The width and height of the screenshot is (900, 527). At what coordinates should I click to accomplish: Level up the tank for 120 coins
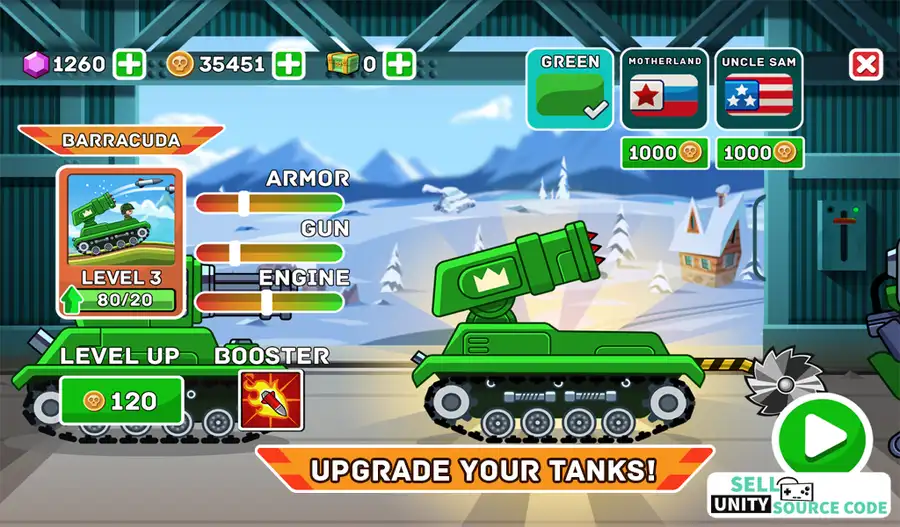pyautogui.click(x=121, y=401)
